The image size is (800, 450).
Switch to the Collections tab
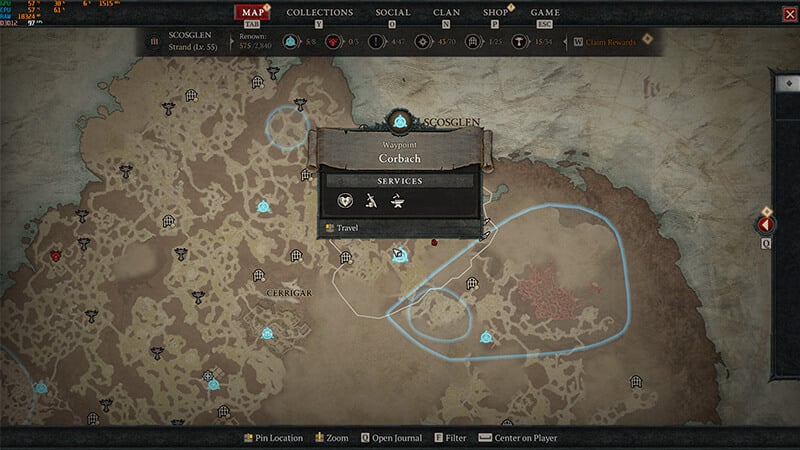point(319,13)
